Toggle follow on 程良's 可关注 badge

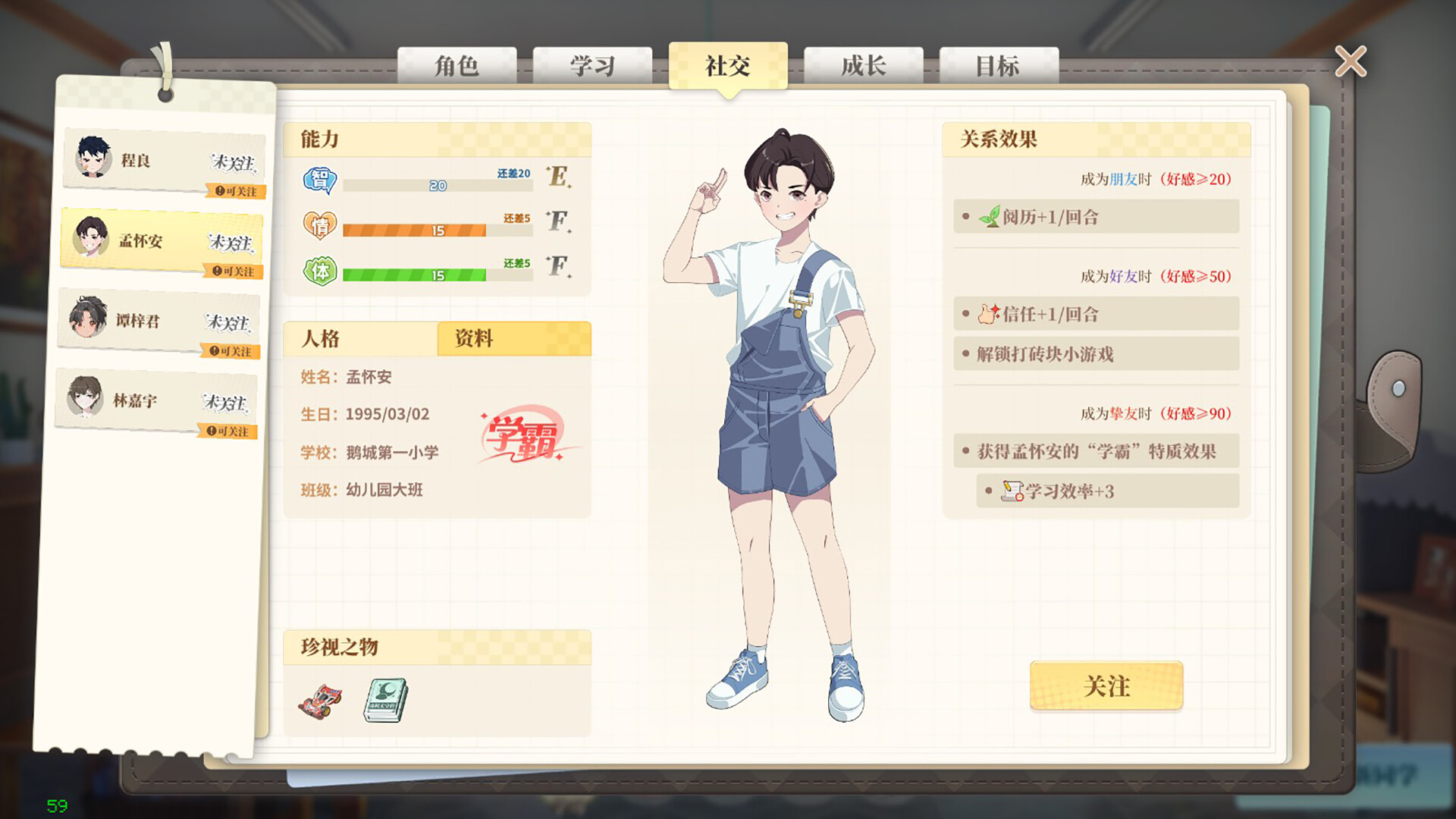tap(236, 193)
